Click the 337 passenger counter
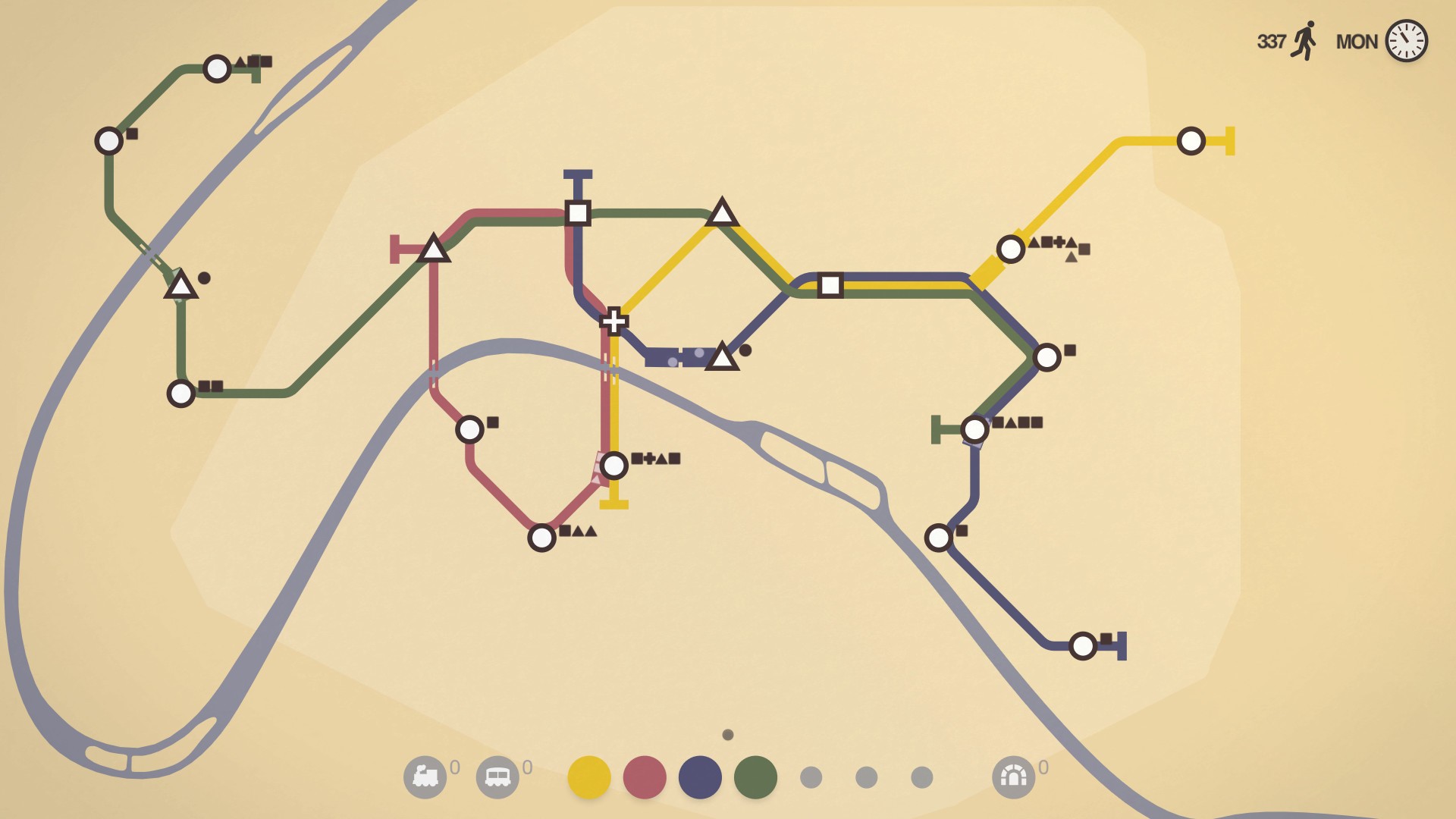 coord(1270,42)
